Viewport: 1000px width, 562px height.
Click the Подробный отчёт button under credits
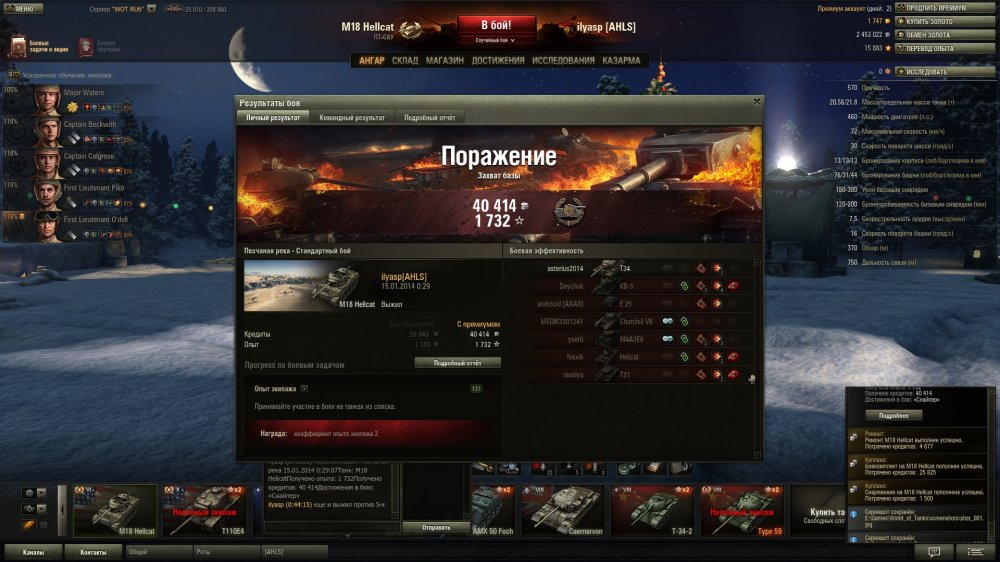tap(457, 363)
